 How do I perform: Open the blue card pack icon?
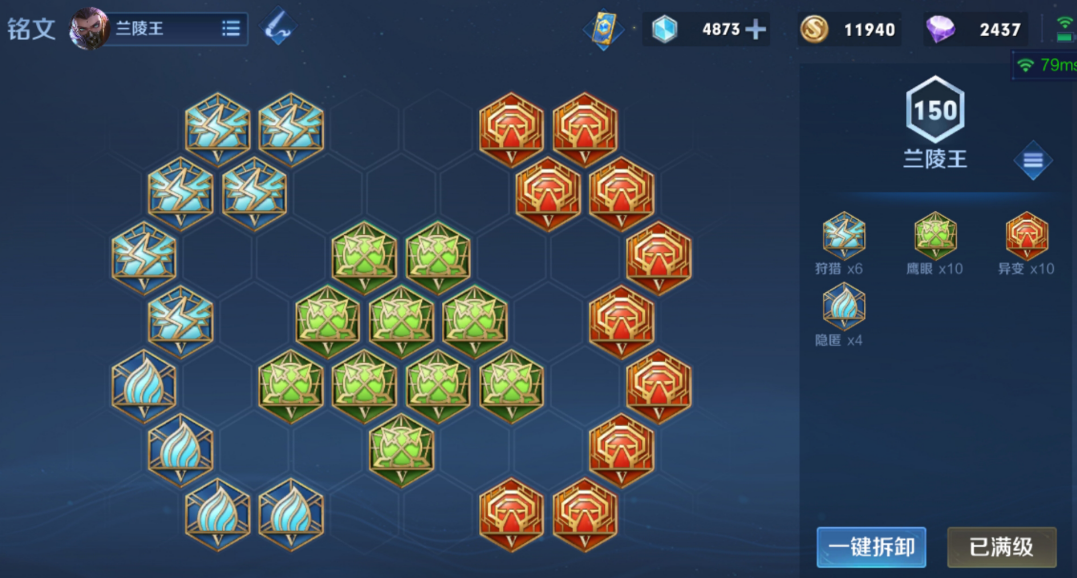pyautogui.click(x=603, y=29)
